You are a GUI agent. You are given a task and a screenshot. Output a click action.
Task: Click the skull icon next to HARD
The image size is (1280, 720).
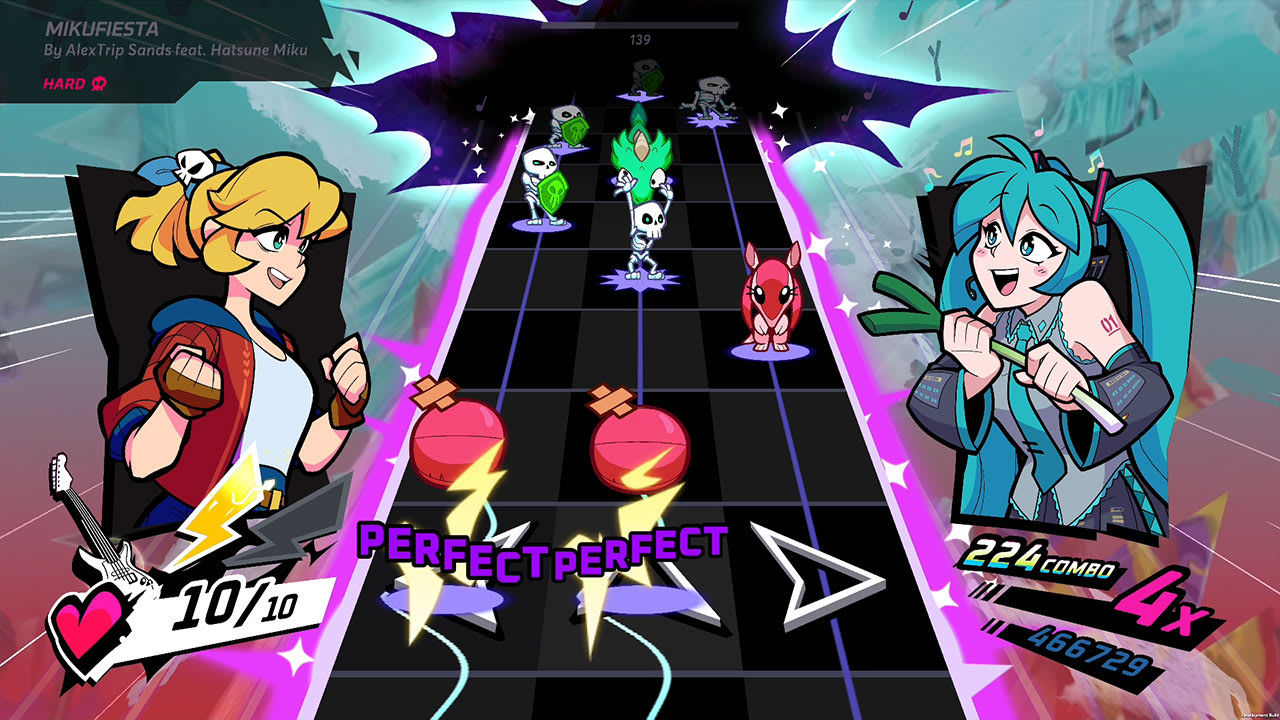click(100, 86)
